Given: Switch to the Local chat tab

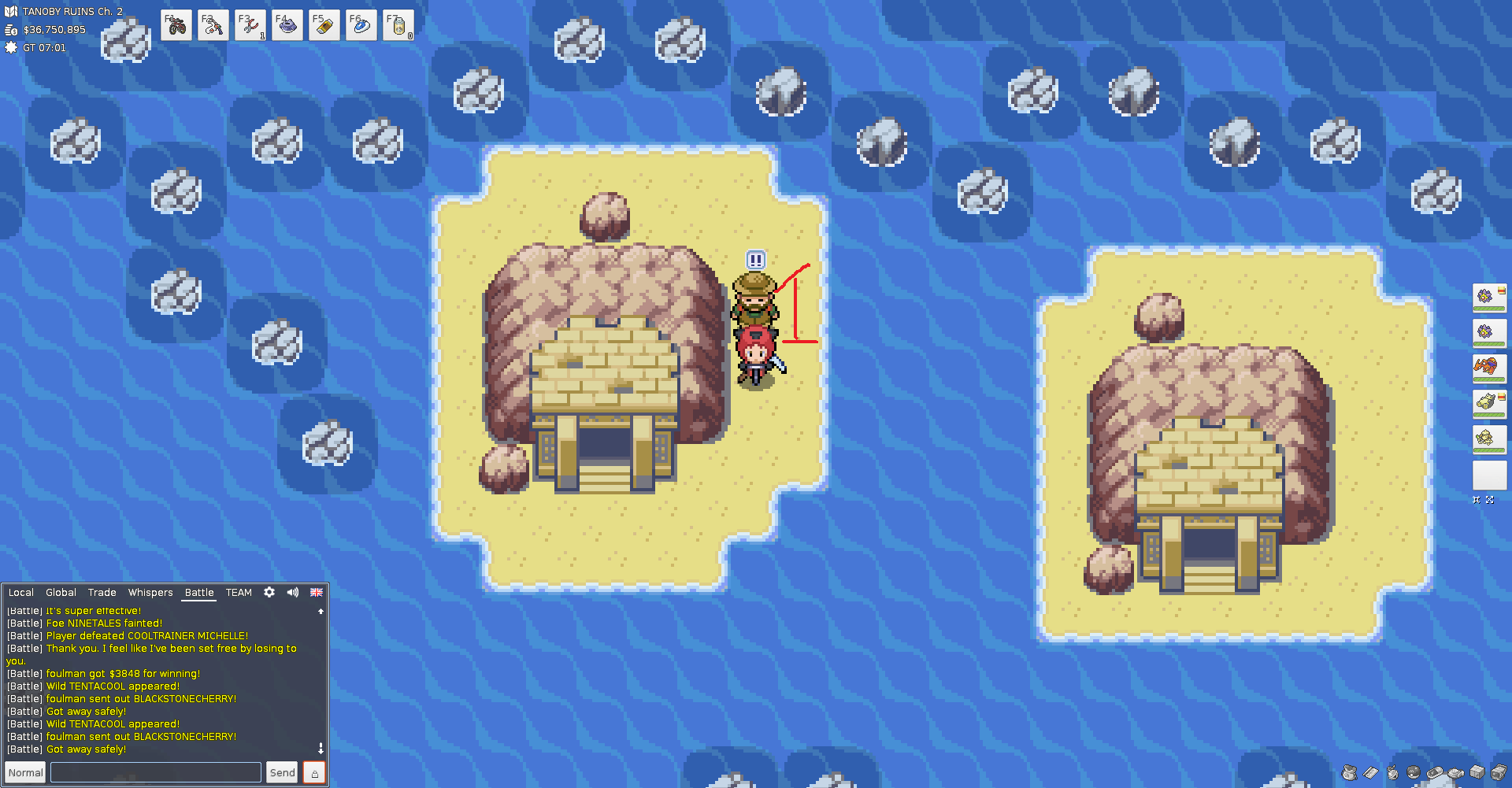Looking at the screenshot, I should point(21,593).
